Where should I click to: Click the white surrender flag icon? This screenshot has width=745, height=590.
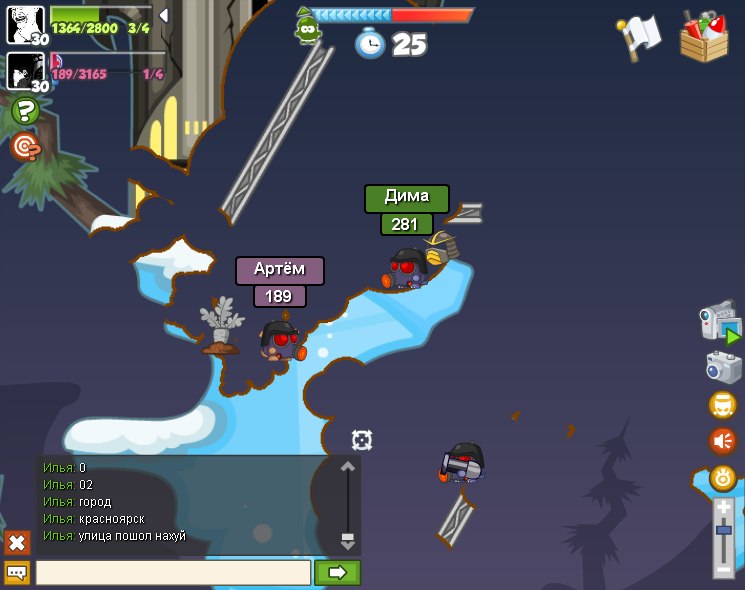(x=640, y=35)
